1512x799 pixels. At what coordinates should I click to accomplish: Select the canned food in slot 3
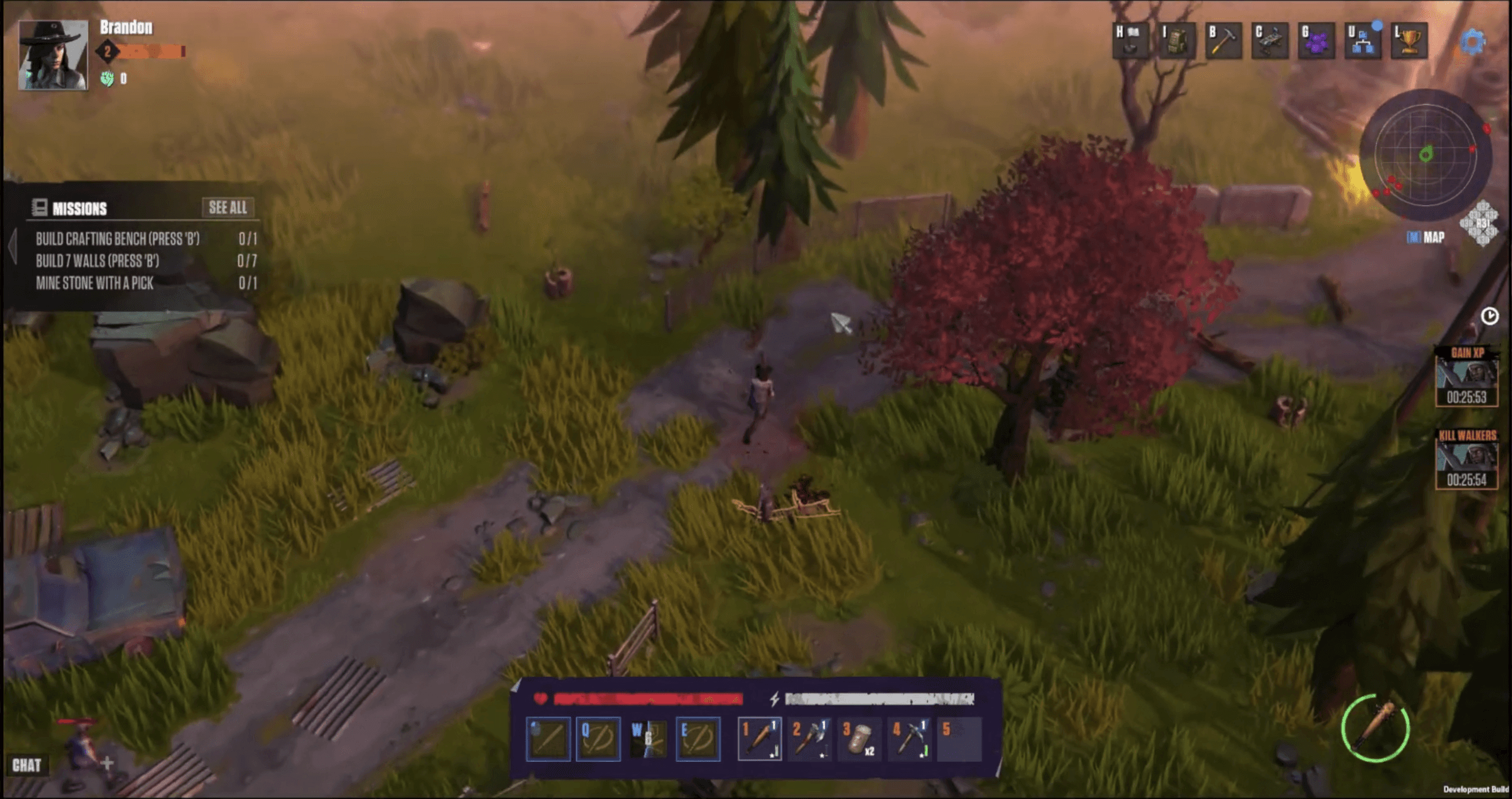[x=859, y=738]
